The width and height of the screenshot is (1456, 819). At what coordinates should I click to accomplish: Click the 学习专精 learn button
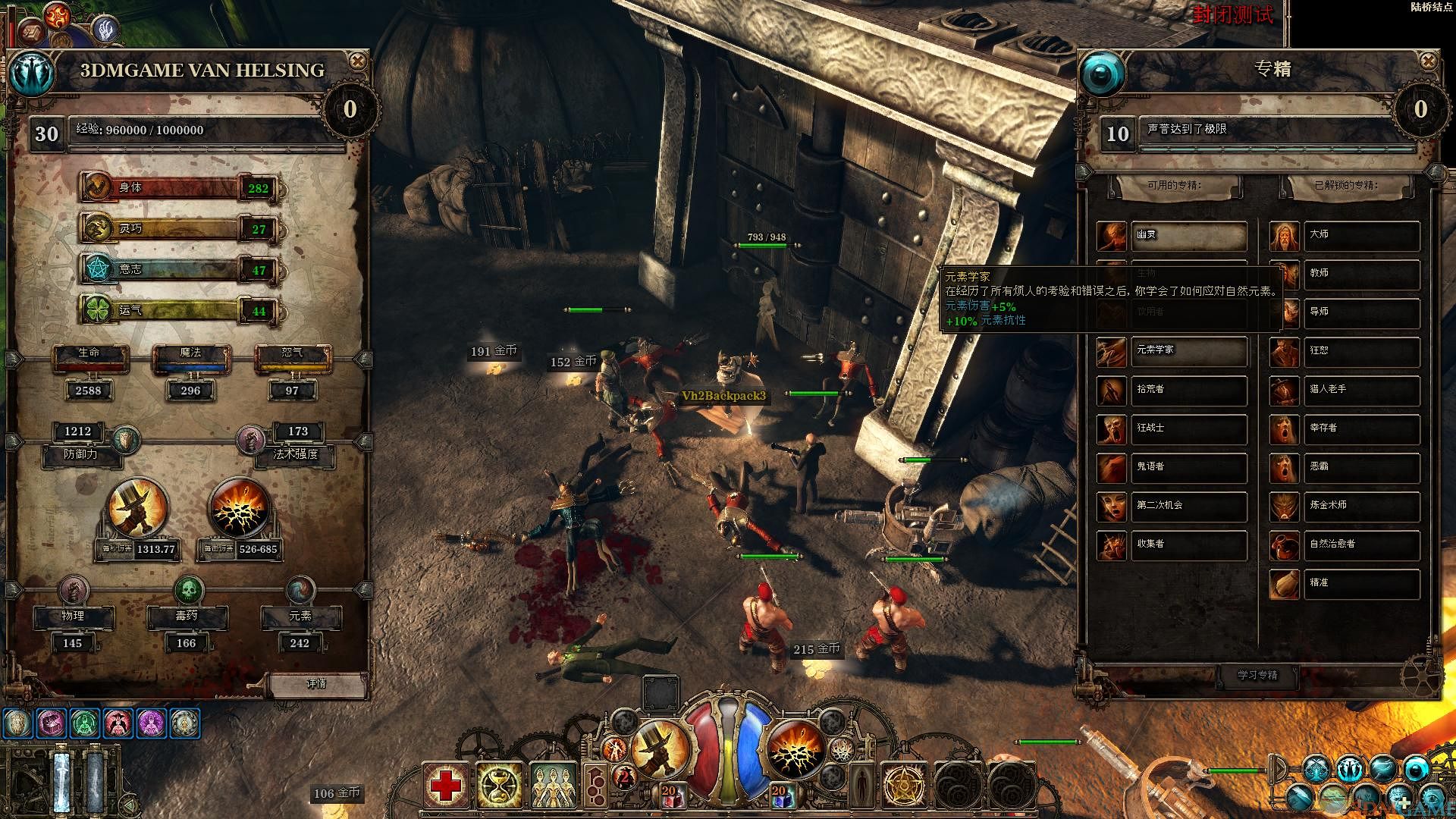1257,675
